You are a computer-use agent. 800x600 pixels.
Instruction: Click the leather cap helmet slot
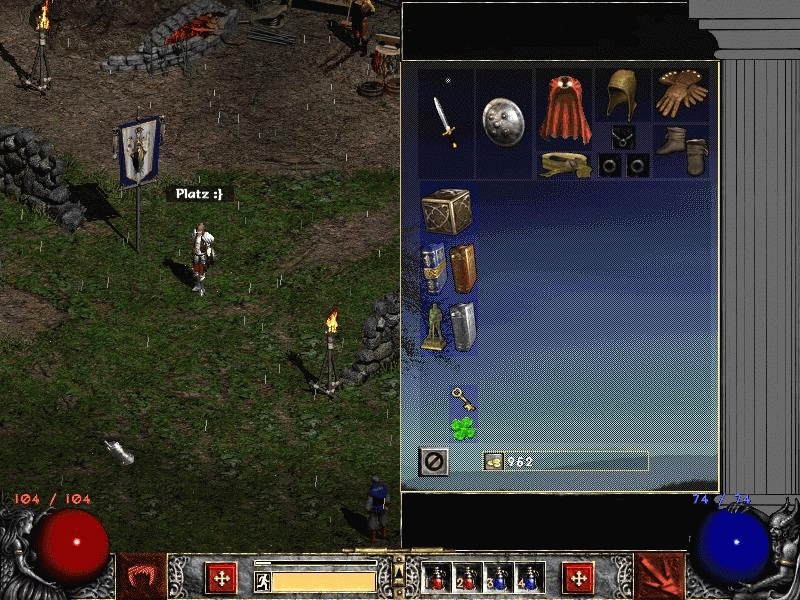click(622, 95)
